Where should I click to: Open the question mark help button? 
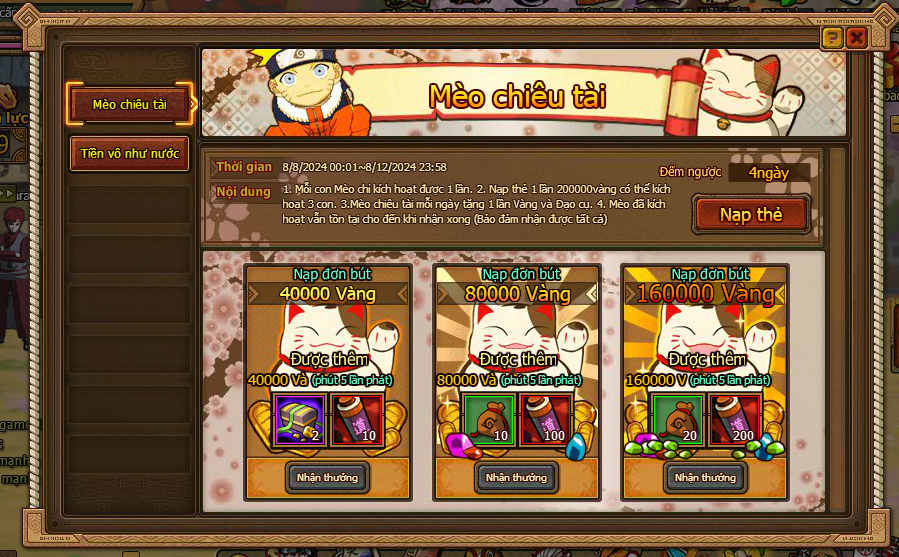831,38
